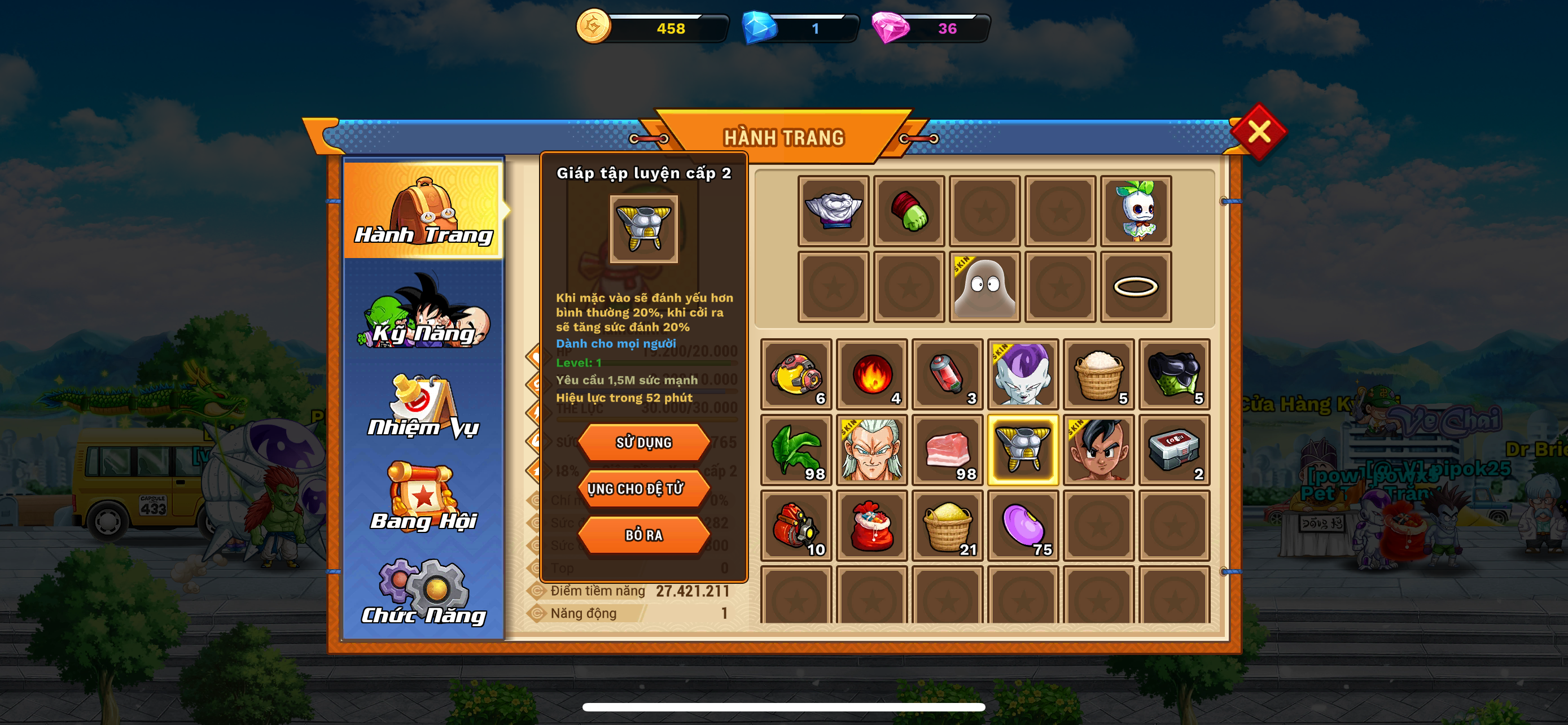Select the ghost skin equipment slot
1568x725 pixels.
click(984, 287)
